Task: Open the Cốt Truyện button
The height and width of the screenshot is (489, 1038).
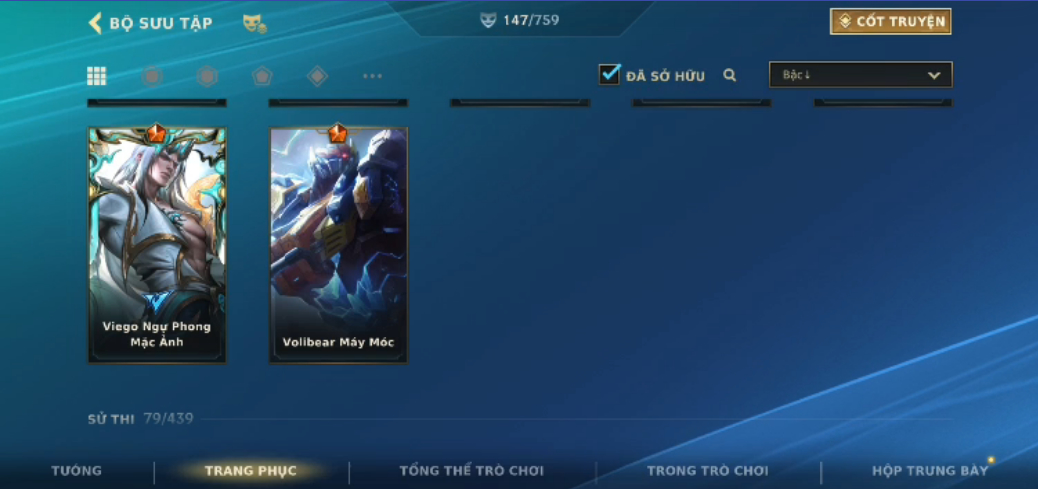Action: tap(890, 22)
